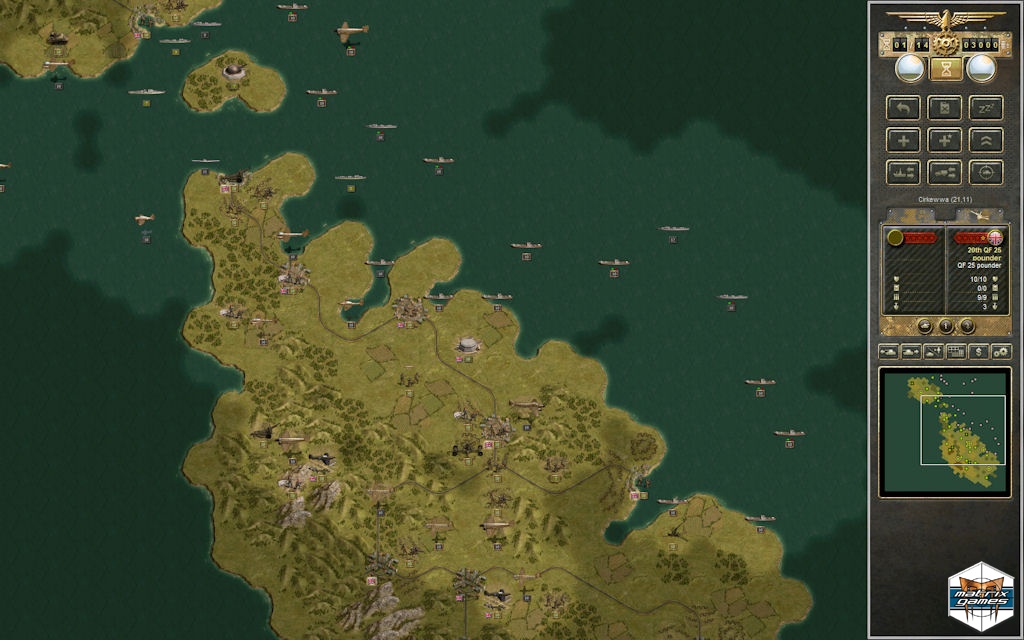Open help with the question mark button
The width and height of the screenshot is (1024, 640).
tap(967, 326)
